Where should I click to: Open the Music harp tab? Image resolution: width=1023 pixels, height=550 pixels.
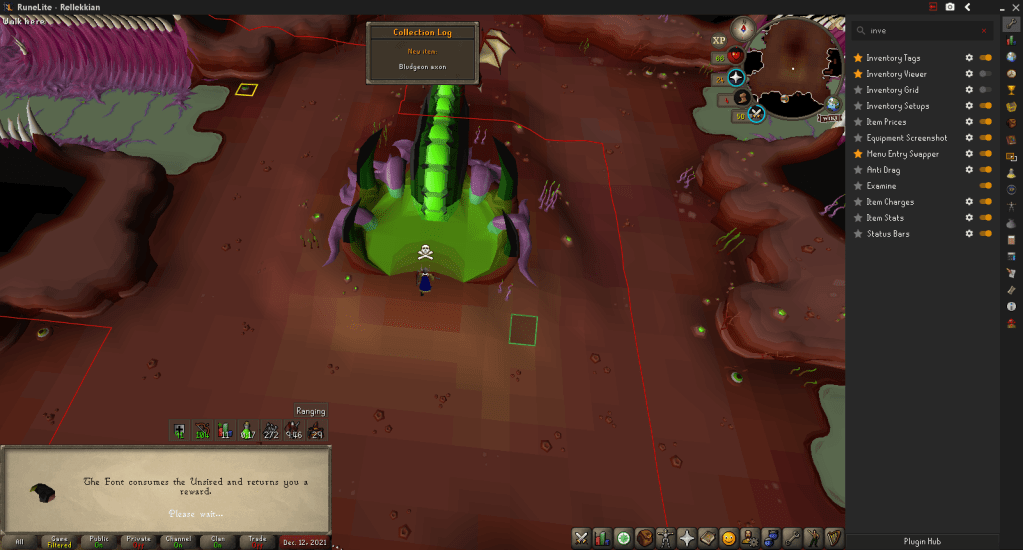(x=834, y=538)
